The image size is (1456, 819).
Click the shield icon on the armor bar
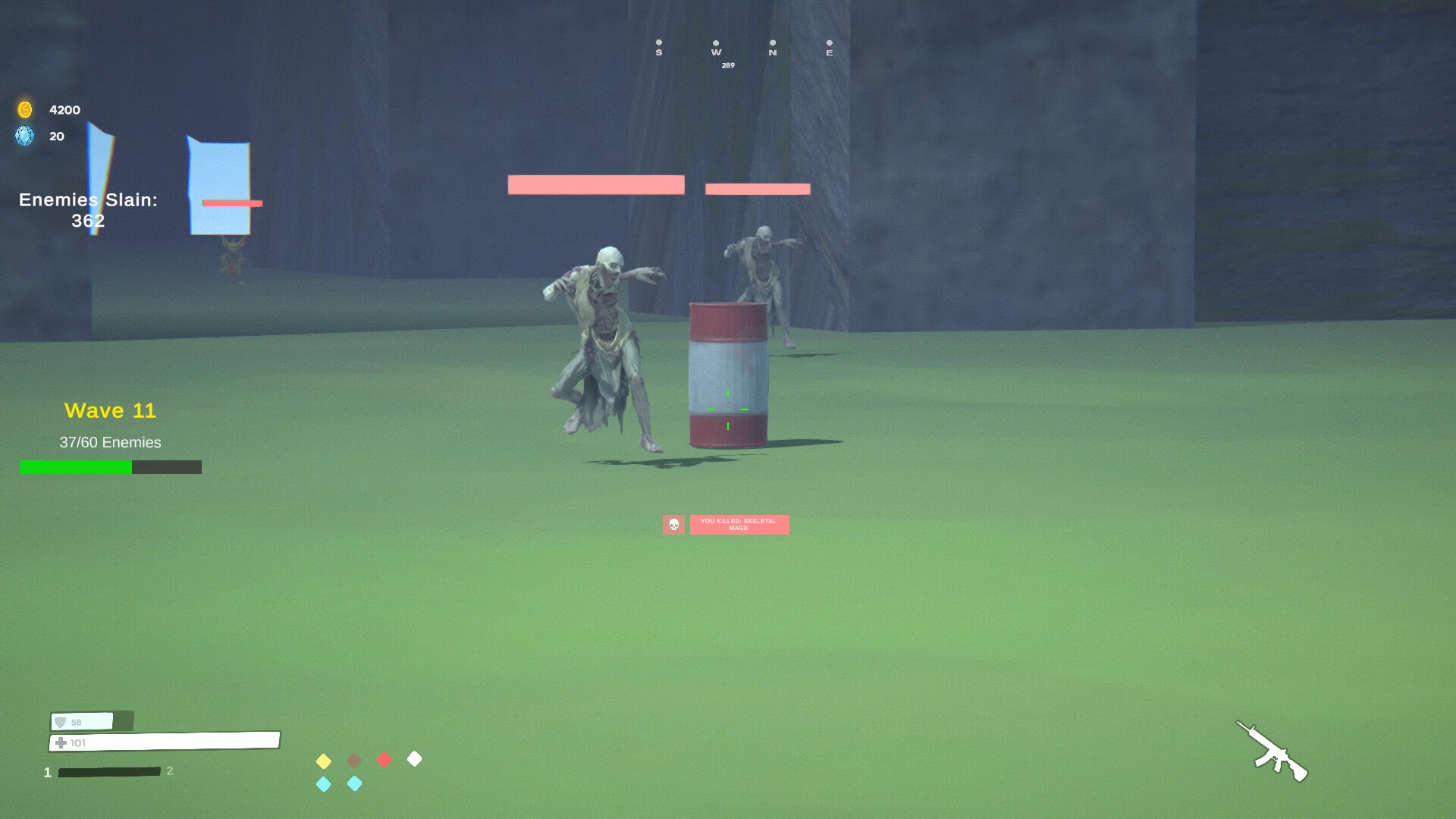coord(61,722)
